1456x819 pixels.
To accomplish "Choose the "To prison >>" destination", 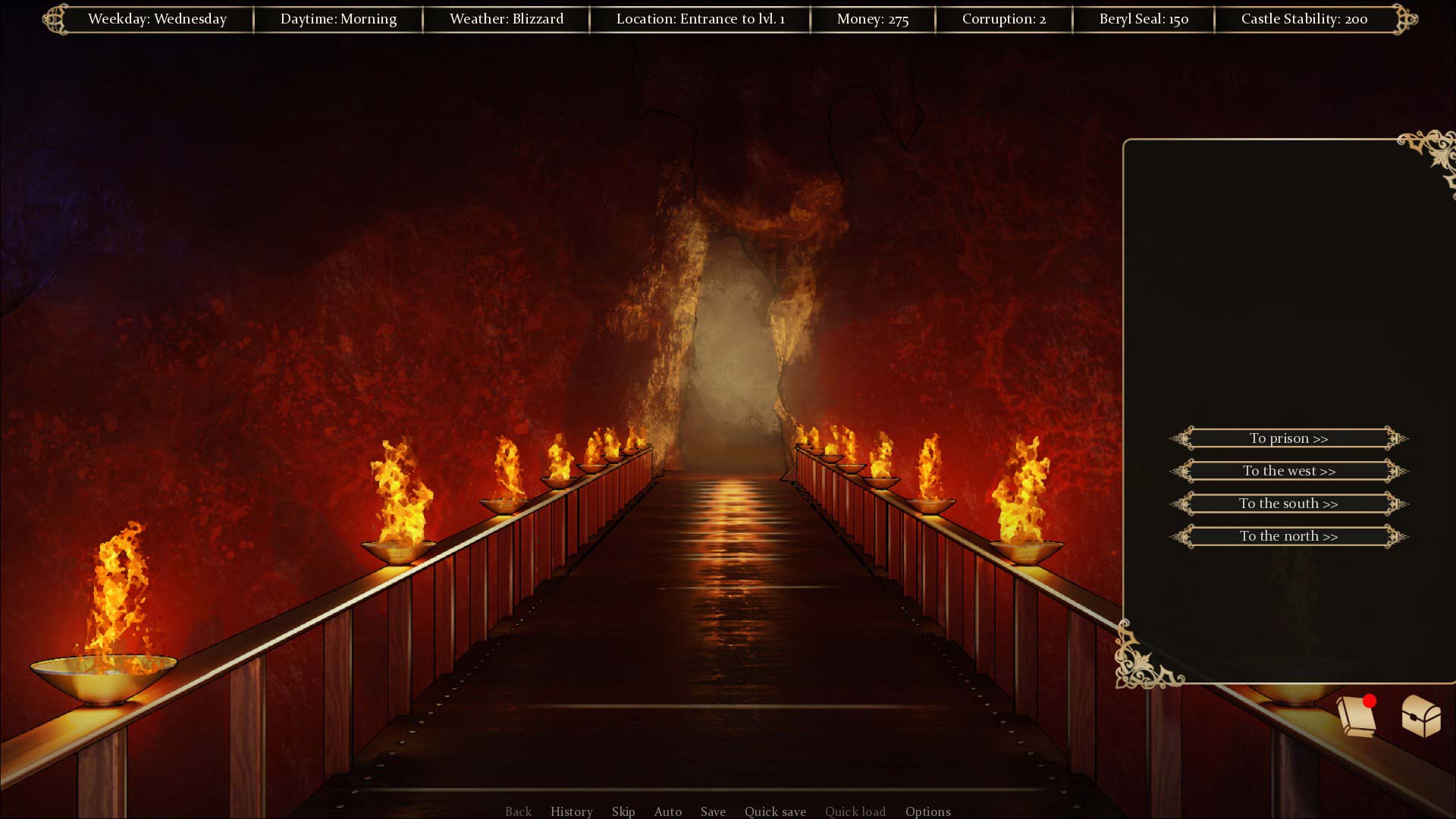I will click(1288, 438).
